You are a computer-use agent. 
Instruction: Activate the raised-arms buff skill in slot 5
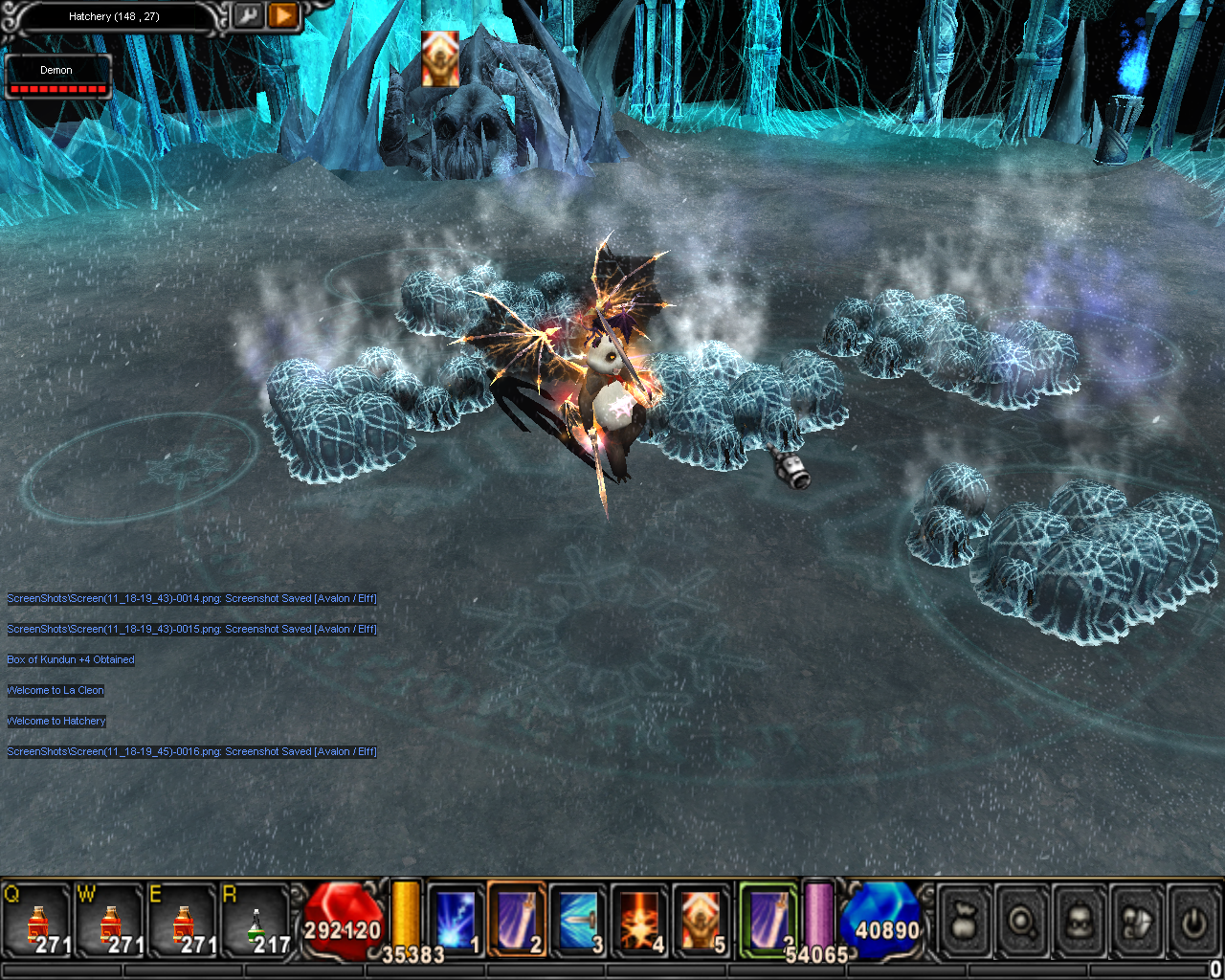click(701, 920)
